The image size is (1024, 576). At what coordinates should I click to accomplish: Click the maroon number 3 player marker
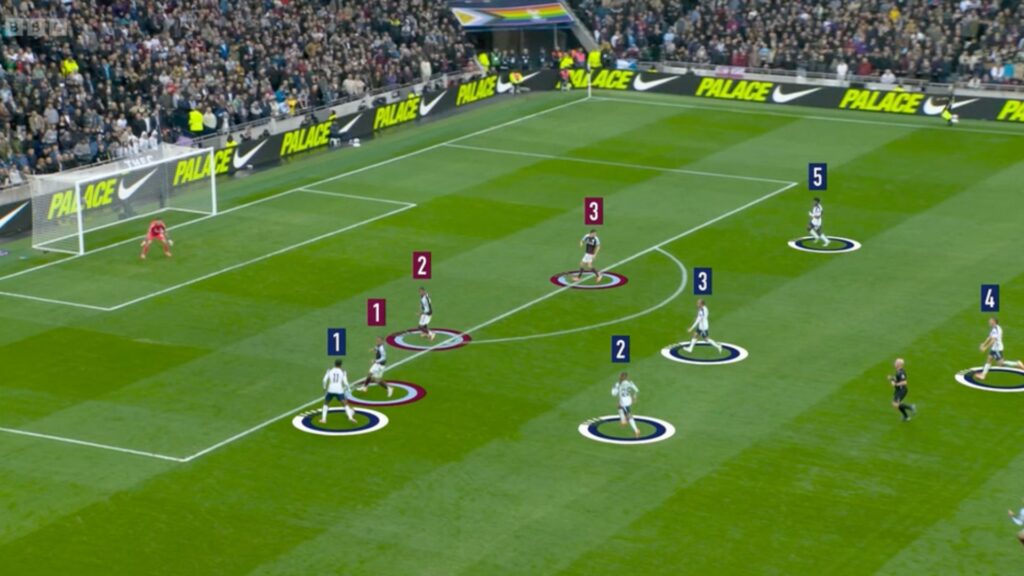[x=593, y=211]
